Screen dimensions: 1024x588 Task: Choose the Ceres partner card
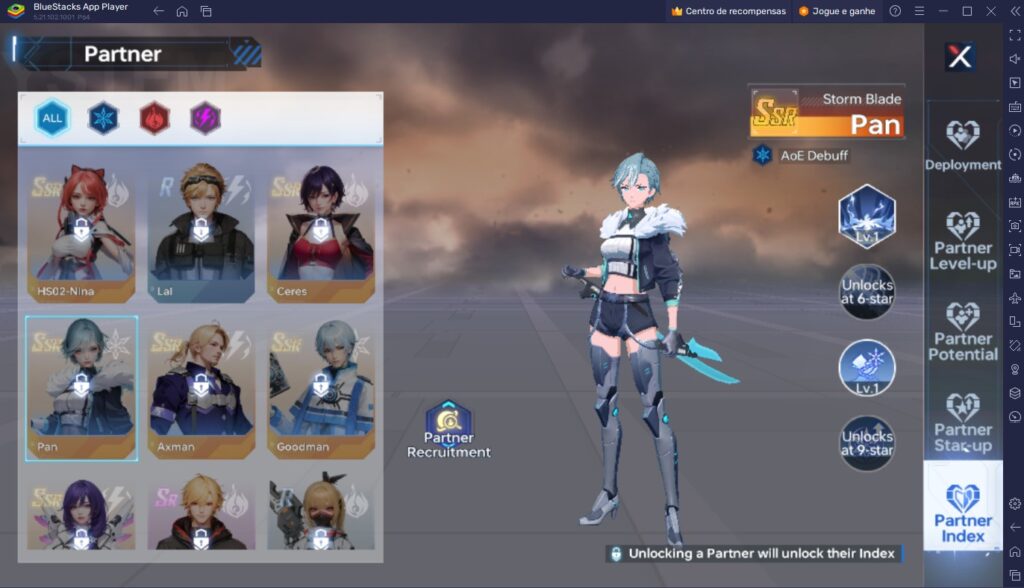(x=320, y=231)
